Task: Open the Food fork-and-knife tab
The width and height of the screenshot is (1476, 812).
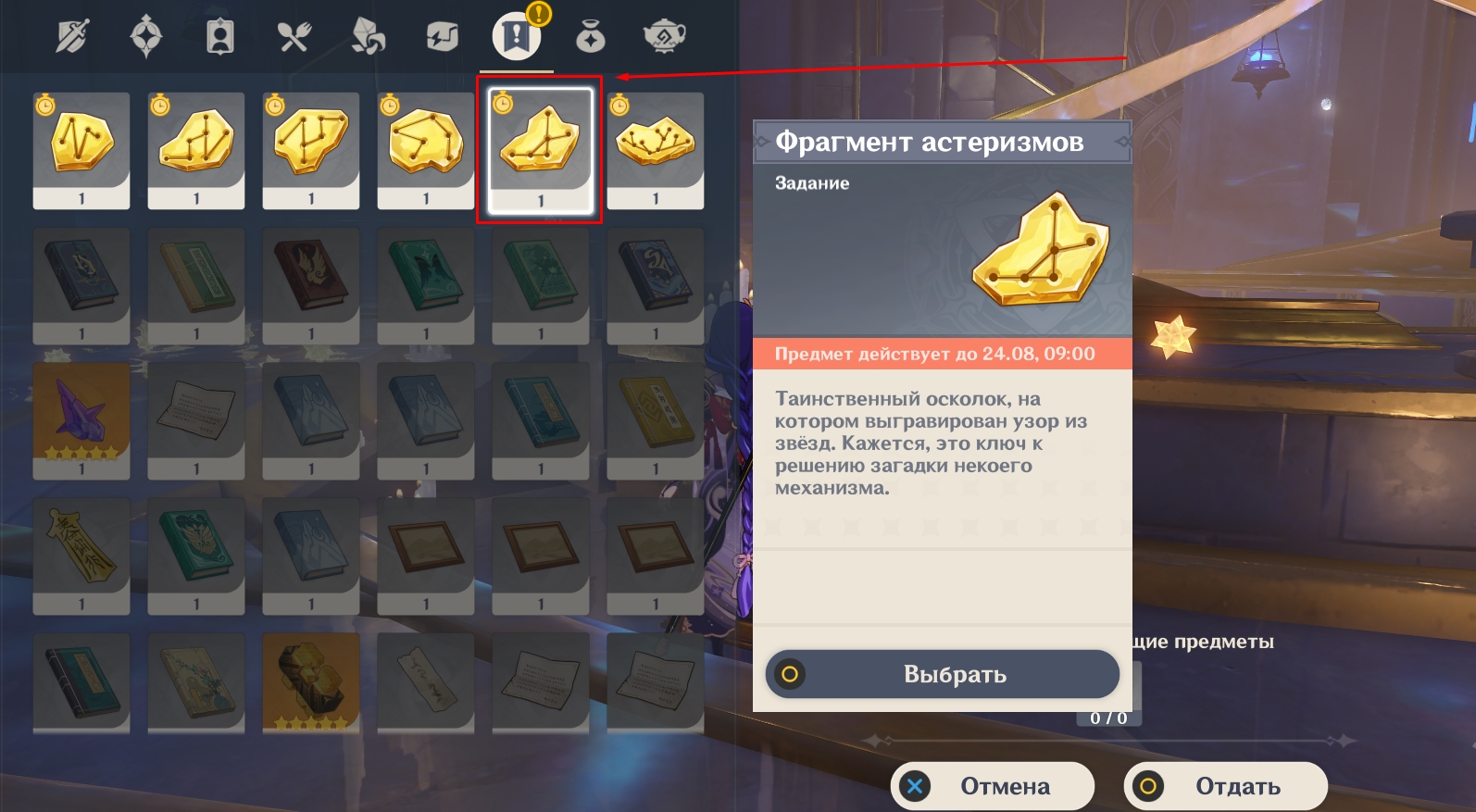Action: 294,37
